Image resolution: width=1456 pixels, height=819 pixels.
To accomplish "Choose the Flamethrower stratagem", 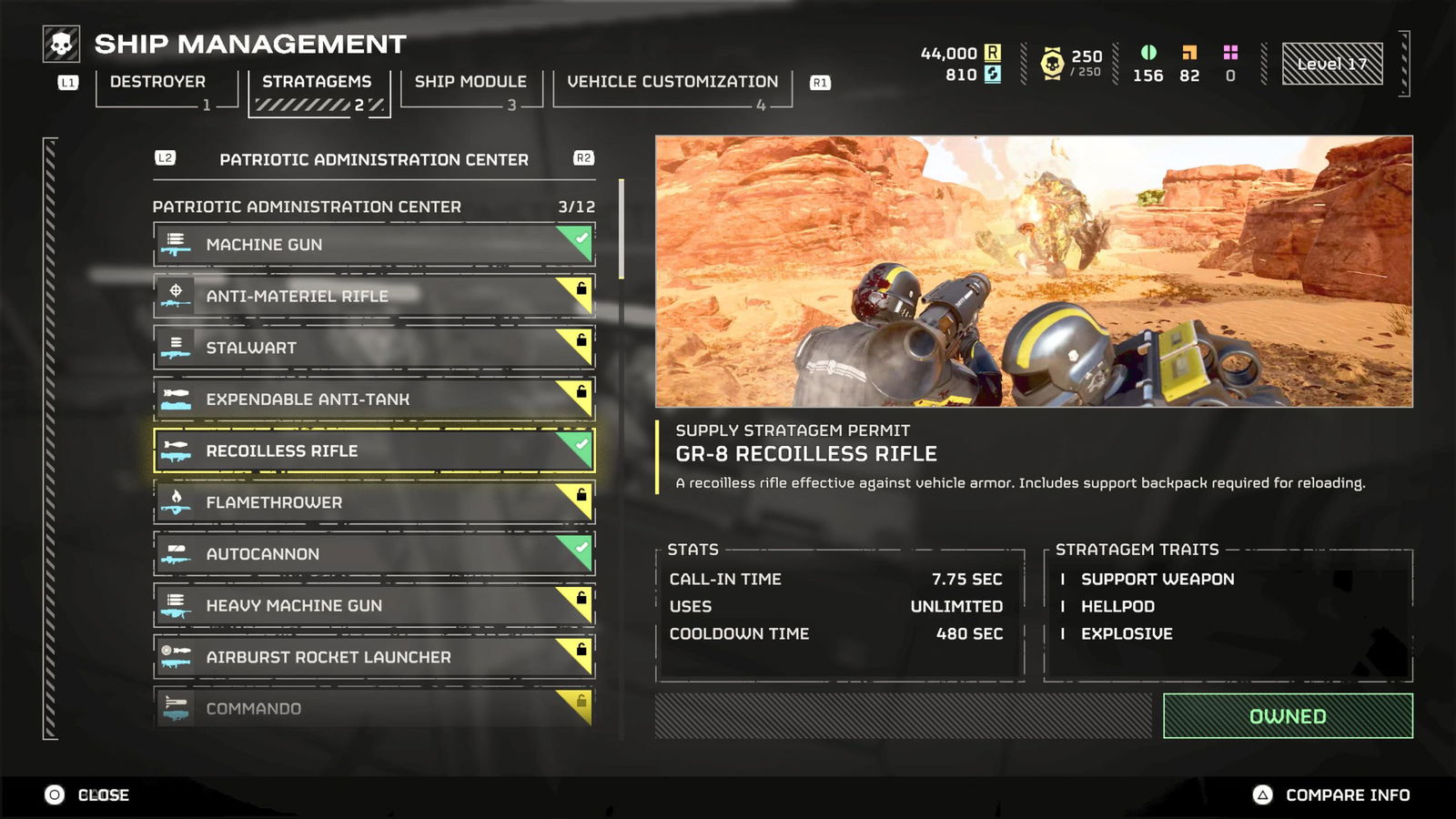I will (x=374, y=502).
